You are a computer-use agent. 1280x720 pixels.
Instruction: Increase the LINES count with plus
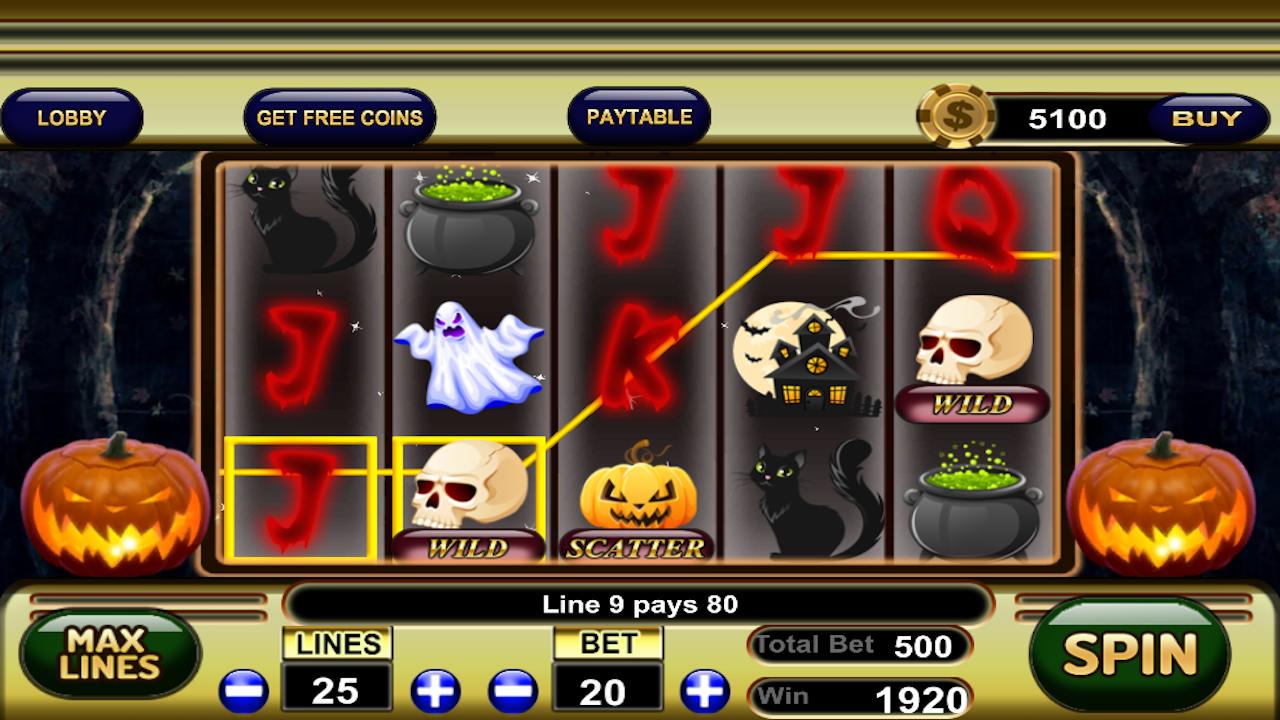(x=434, y=690)
